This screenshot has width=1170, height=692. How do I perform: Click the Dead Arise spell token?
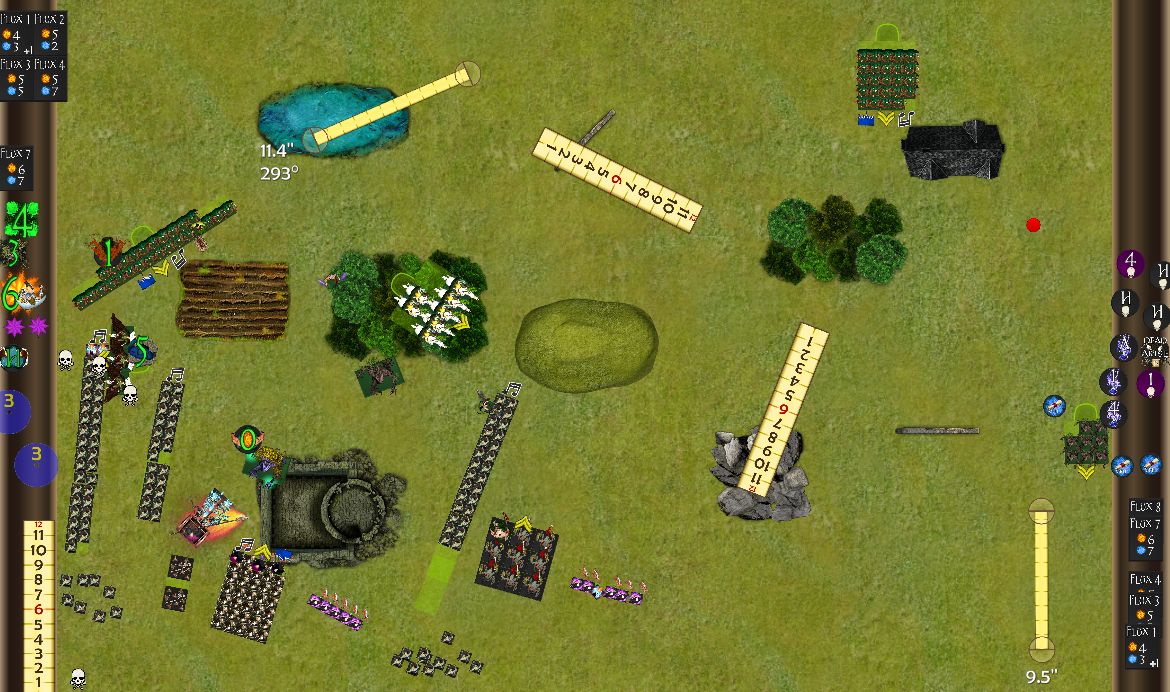click(x=1154, y=348)
